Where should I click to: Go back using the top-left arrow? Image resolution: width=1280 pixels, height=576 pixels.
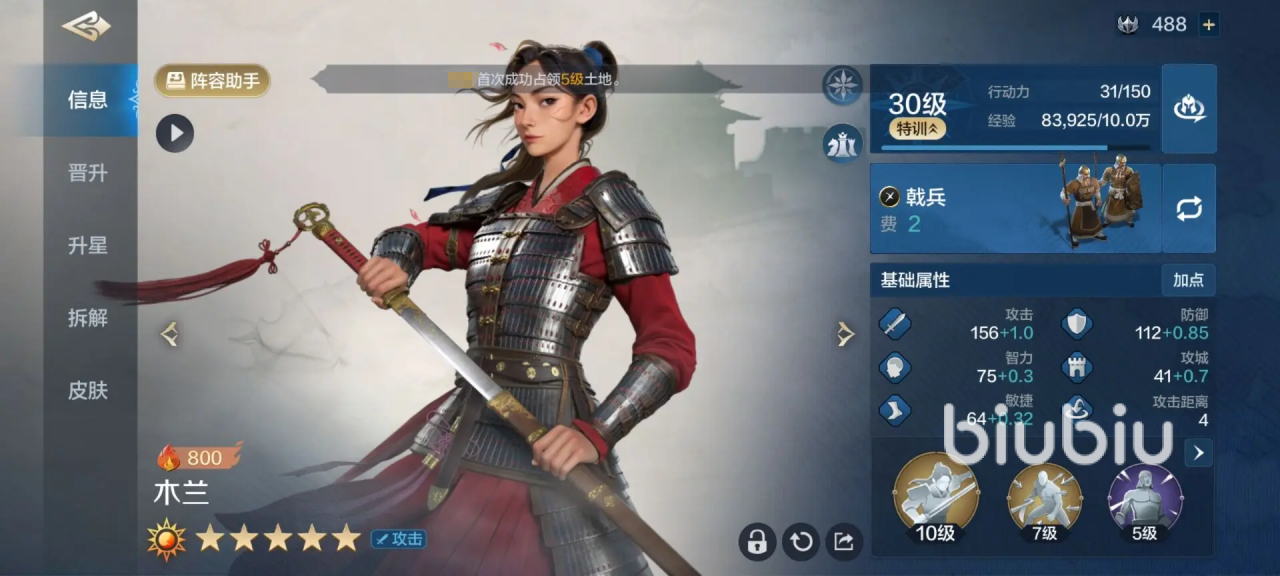pyautogui.click(x=86, y=26)
